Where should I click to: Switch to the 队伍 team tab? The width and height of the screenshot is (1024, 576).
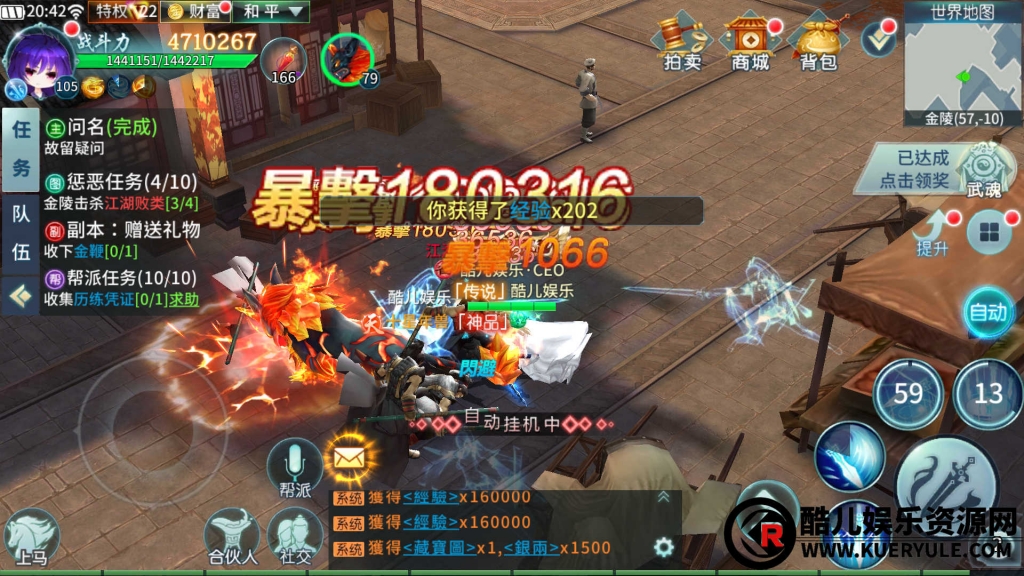(20, 232)
